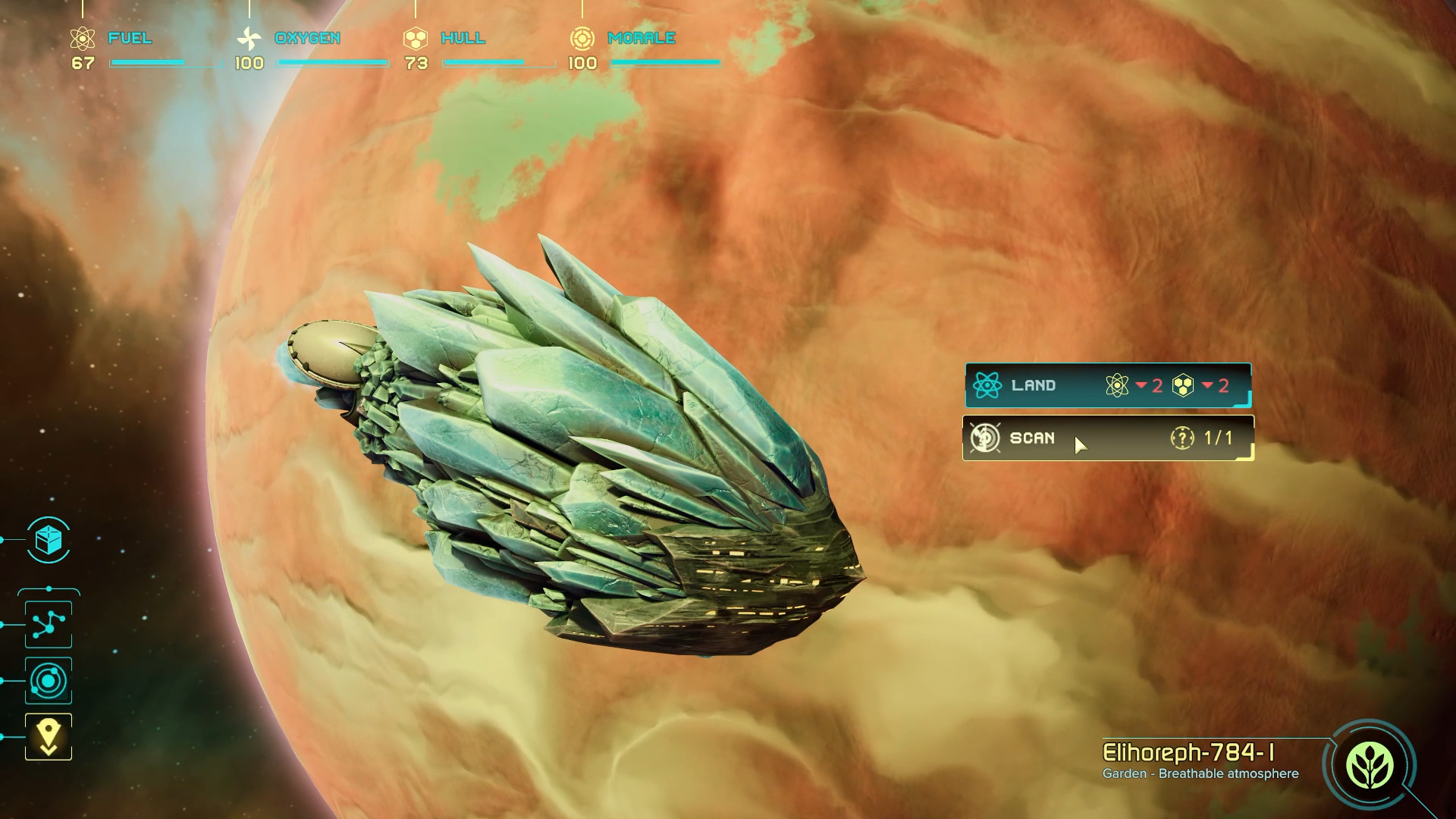Open the cargo hold cube icon
1456x819 pixels.
(48, 541)
